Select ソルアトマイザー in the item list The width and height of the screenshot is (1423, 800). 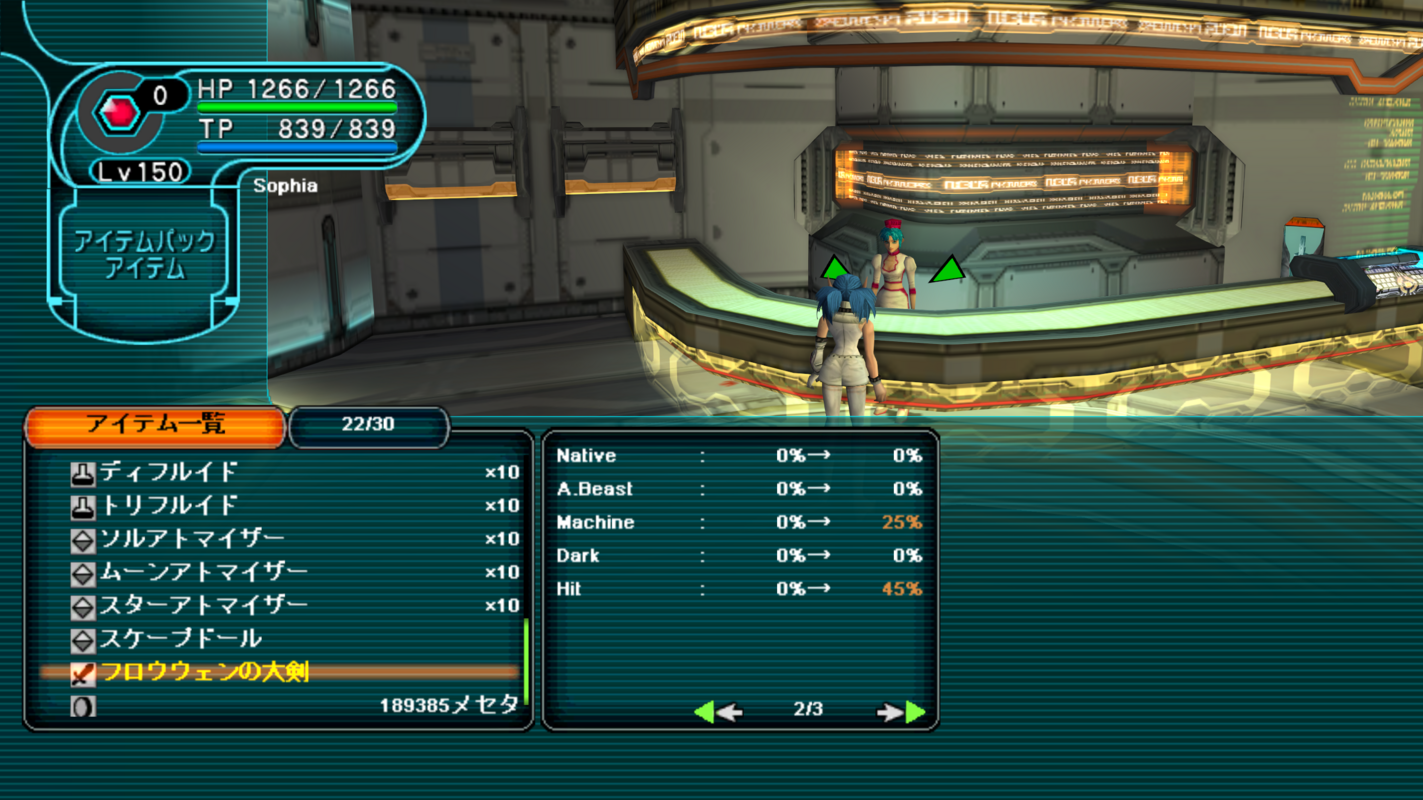point(280,539)
